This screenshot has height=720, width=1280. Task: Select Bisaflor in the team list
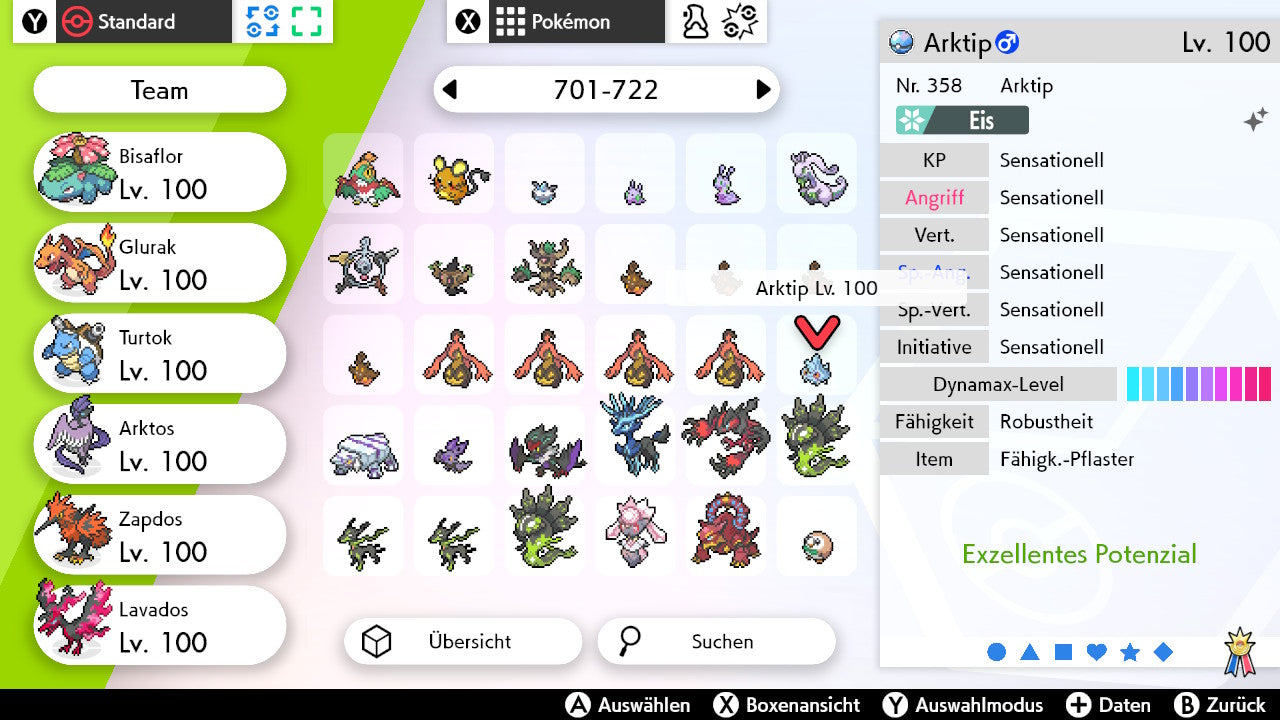coord(160,172)
